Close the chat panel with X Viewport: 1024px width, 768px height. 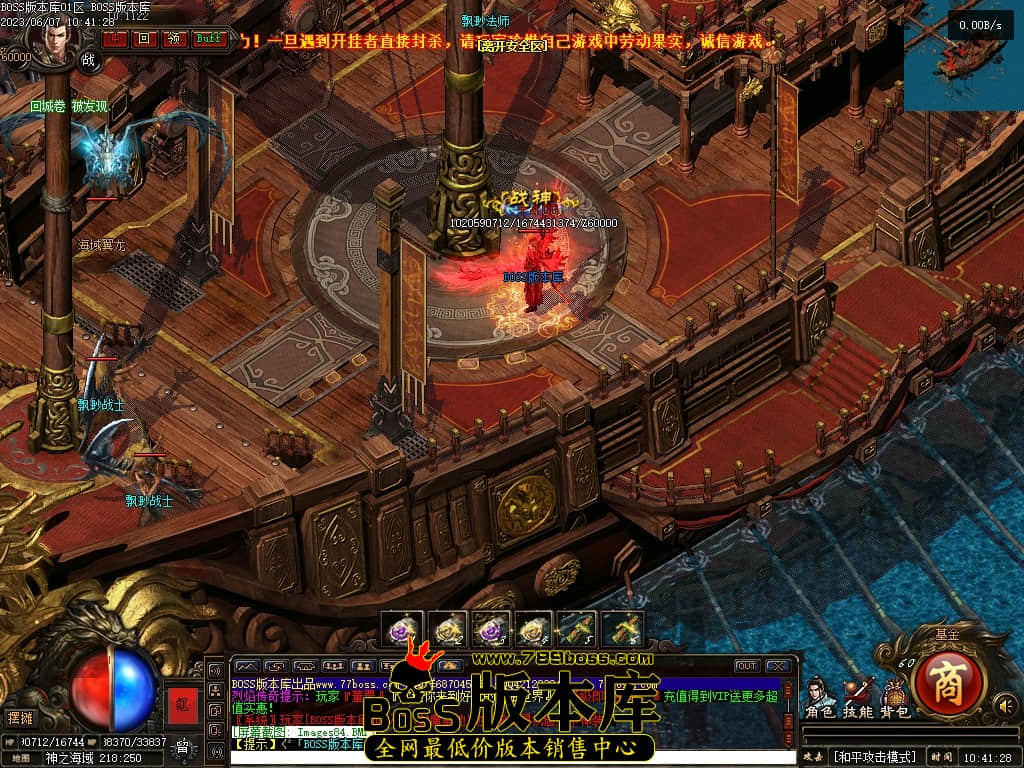click(x=778, y=666)
